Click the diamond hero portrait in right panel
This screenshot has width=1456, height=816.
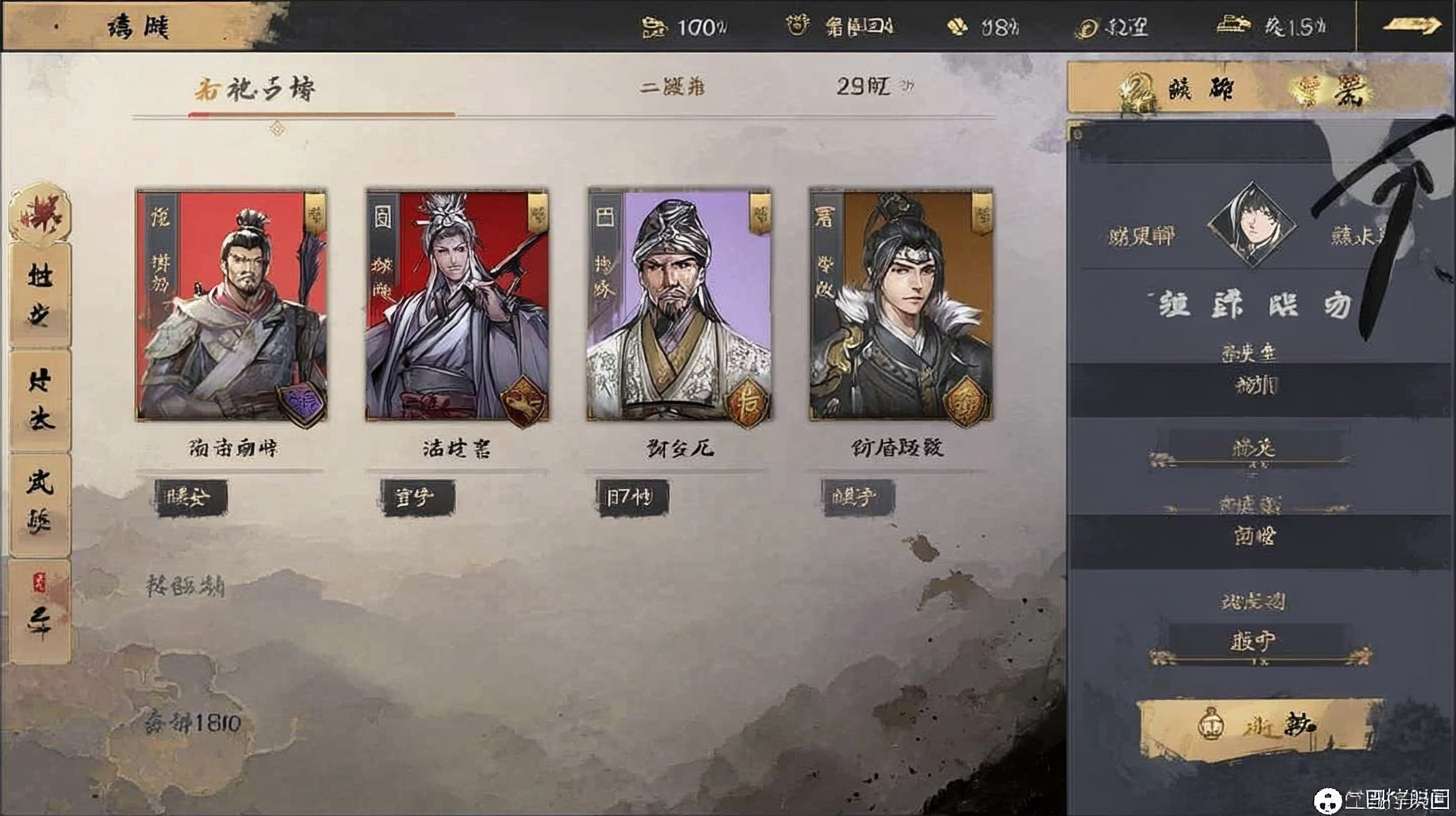pos(1251,223)
